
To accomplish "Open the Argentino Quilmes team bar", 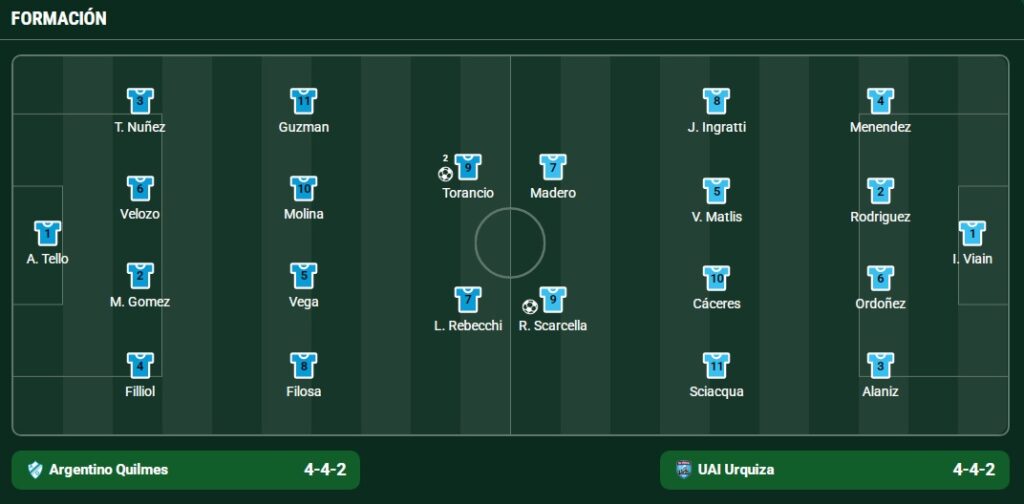I will (186, 470).
